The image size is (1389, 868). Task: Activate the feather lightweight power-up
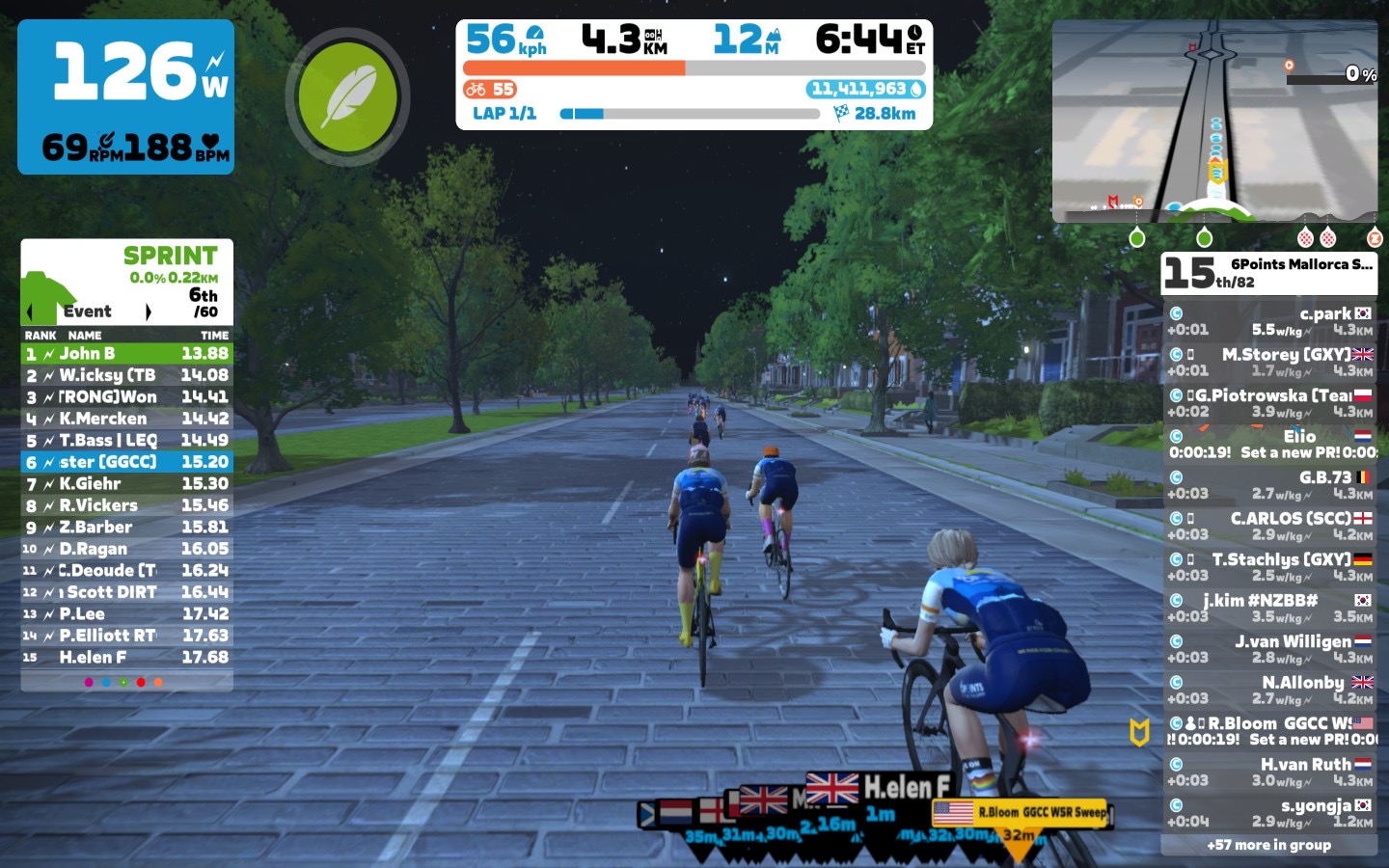[347, 96]
